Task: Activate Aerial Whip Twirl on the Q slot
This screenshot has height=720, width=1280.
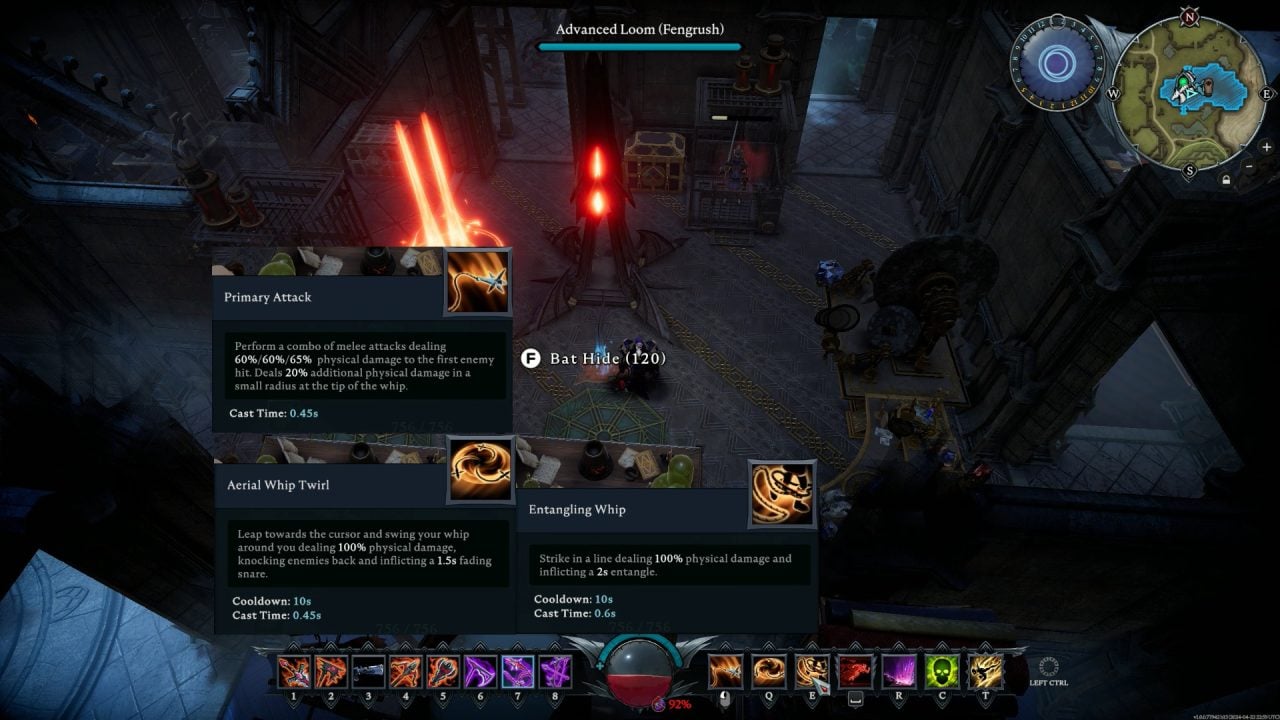Action: (768, 671)
